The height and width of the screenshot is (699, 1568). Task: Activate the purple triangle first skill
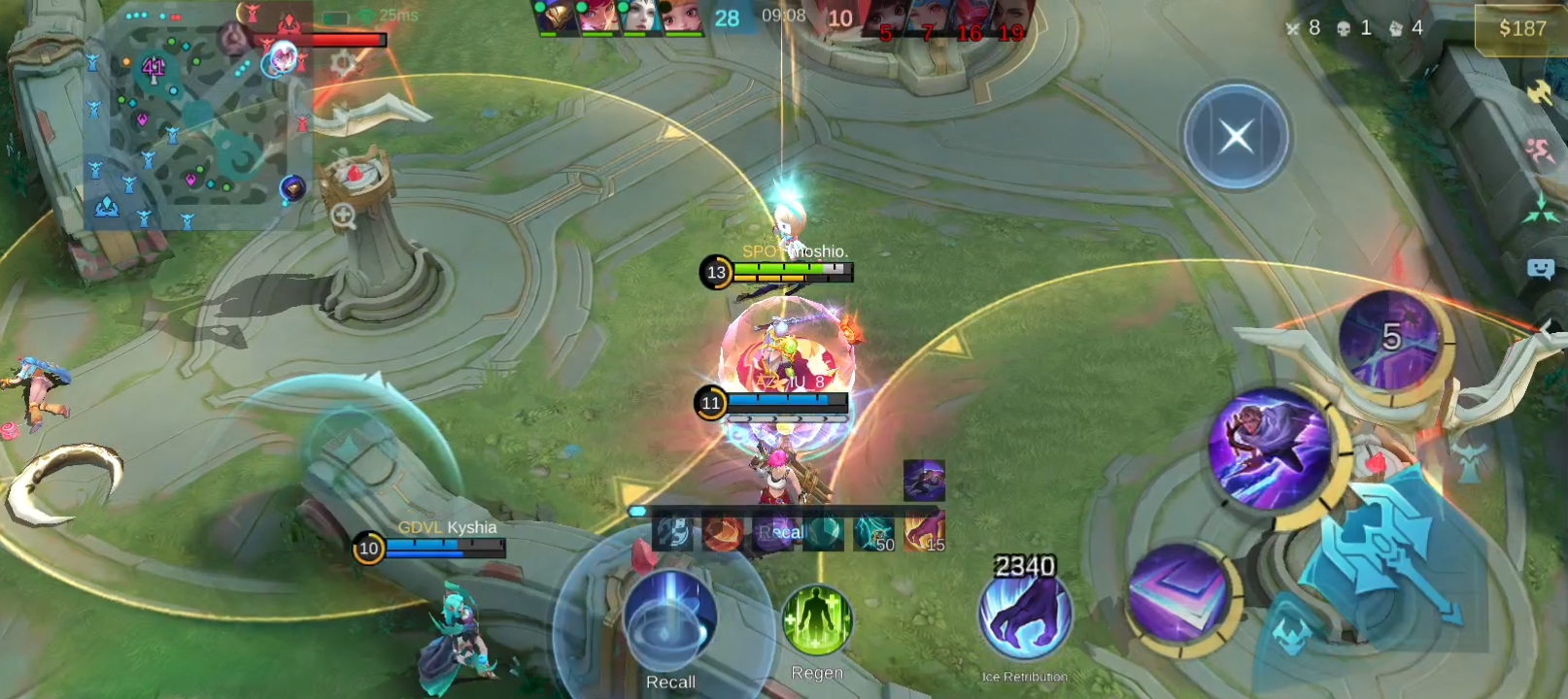(1177, 592)
